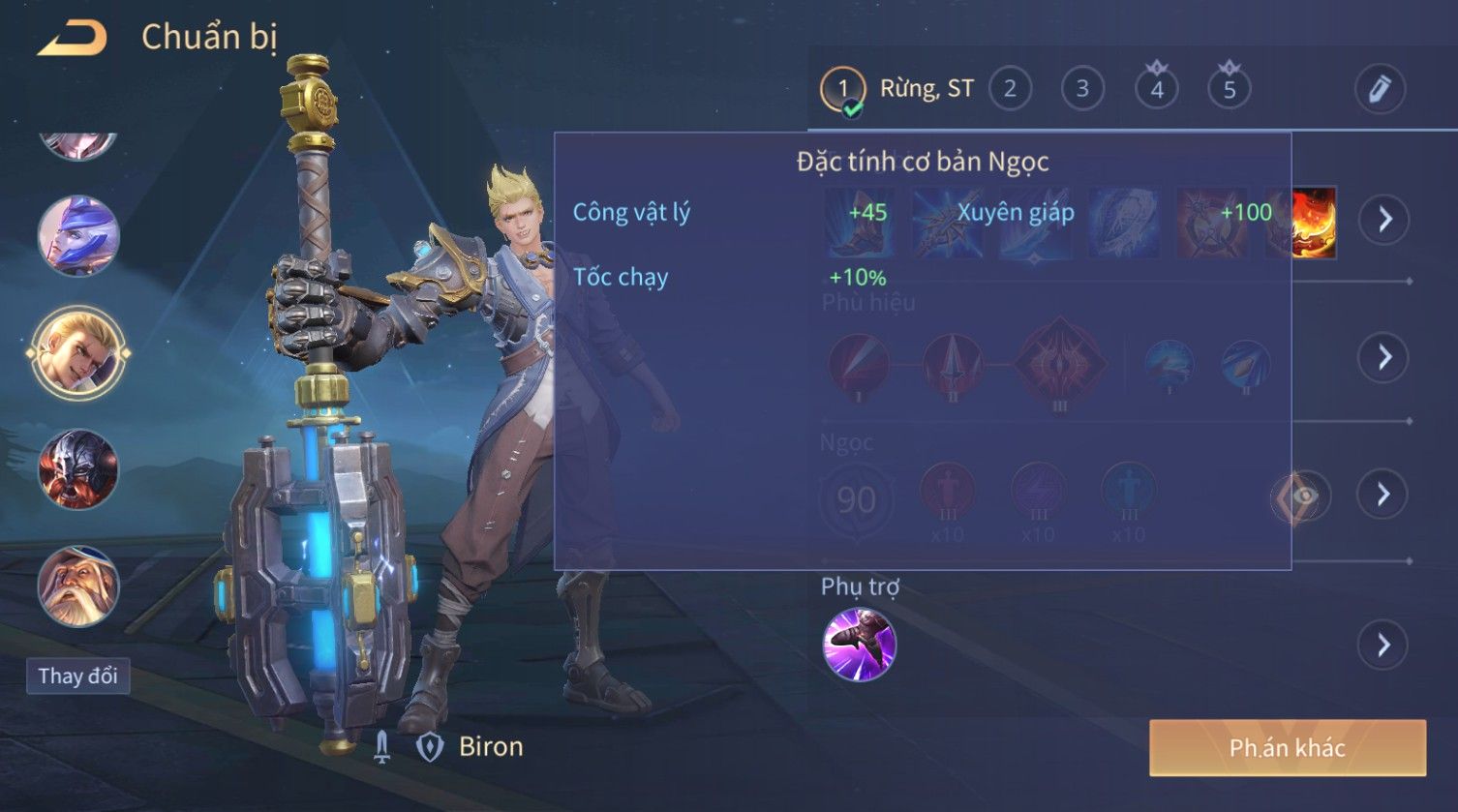Edit preset name with pencil icon
The width and height of the screenshot is (1458, 812).
[1379, 89]
